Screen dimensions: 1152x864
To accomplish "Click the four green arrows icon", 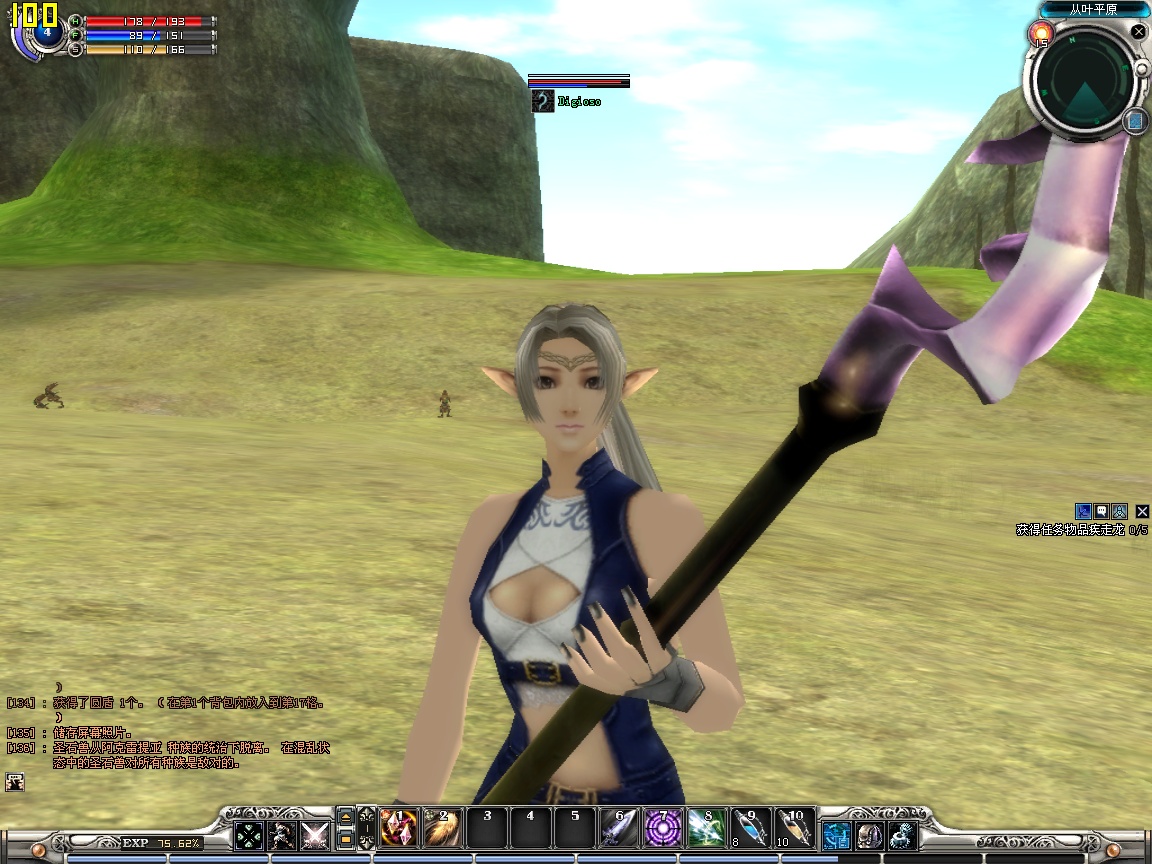I will coord(249,836).
